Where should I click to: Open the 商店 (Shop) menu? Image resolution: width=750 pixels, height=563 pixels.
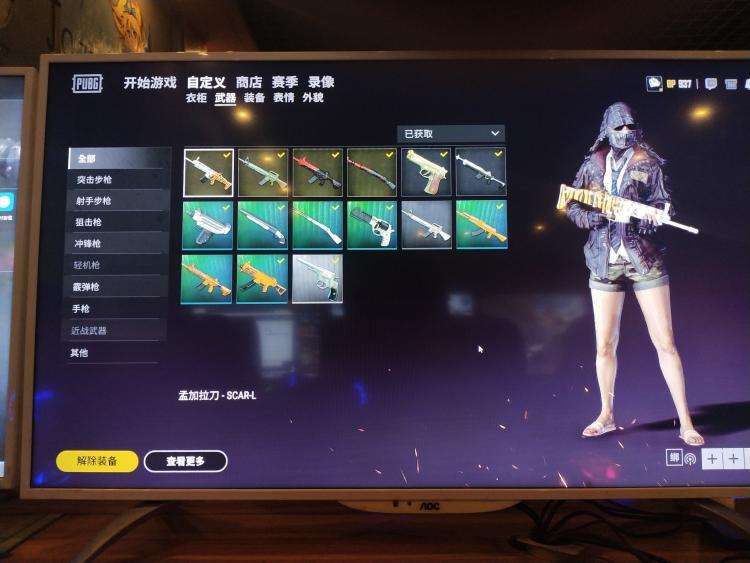(x=249, y=82)
